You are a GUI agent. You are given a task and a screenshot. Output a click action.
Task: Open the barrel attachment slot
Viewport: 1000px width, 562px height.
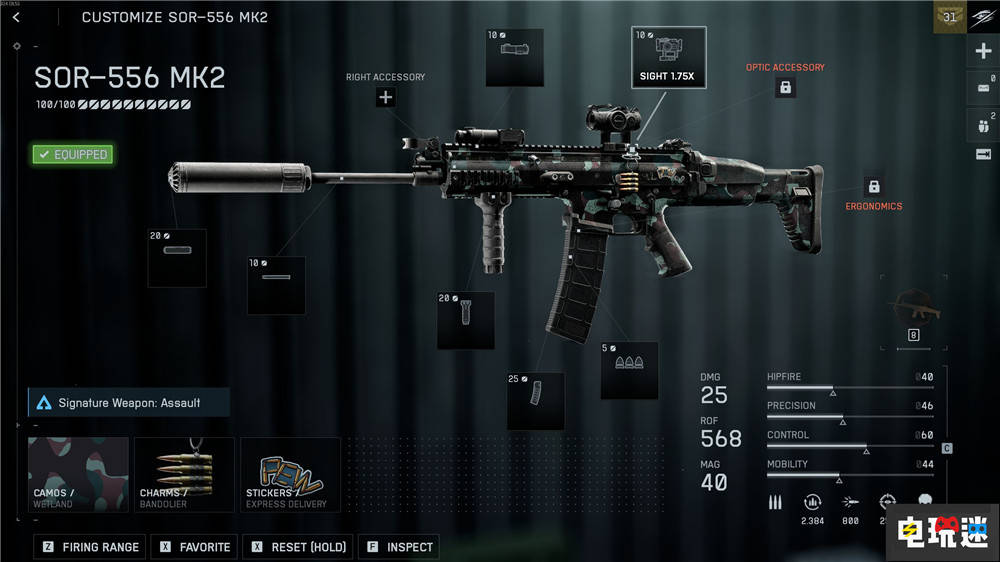coord(276,285)
